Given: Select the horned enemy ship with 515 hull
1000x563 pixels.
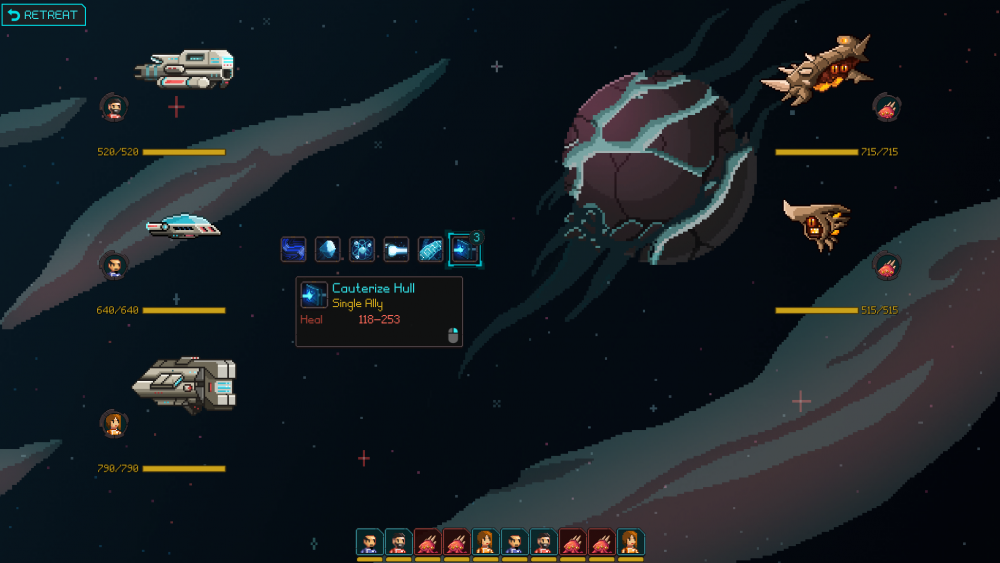Looking at the screenshot, I should pos(817,224).
